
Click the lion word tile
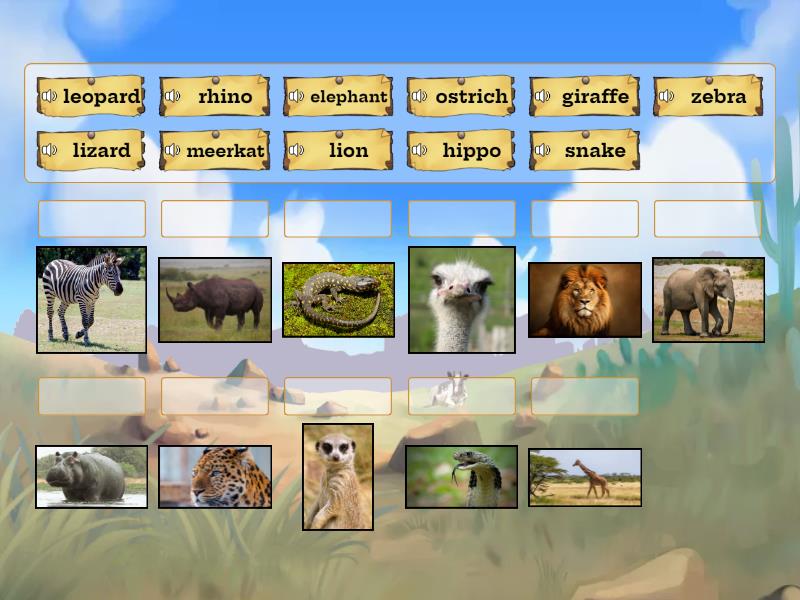tap(347, 151)
